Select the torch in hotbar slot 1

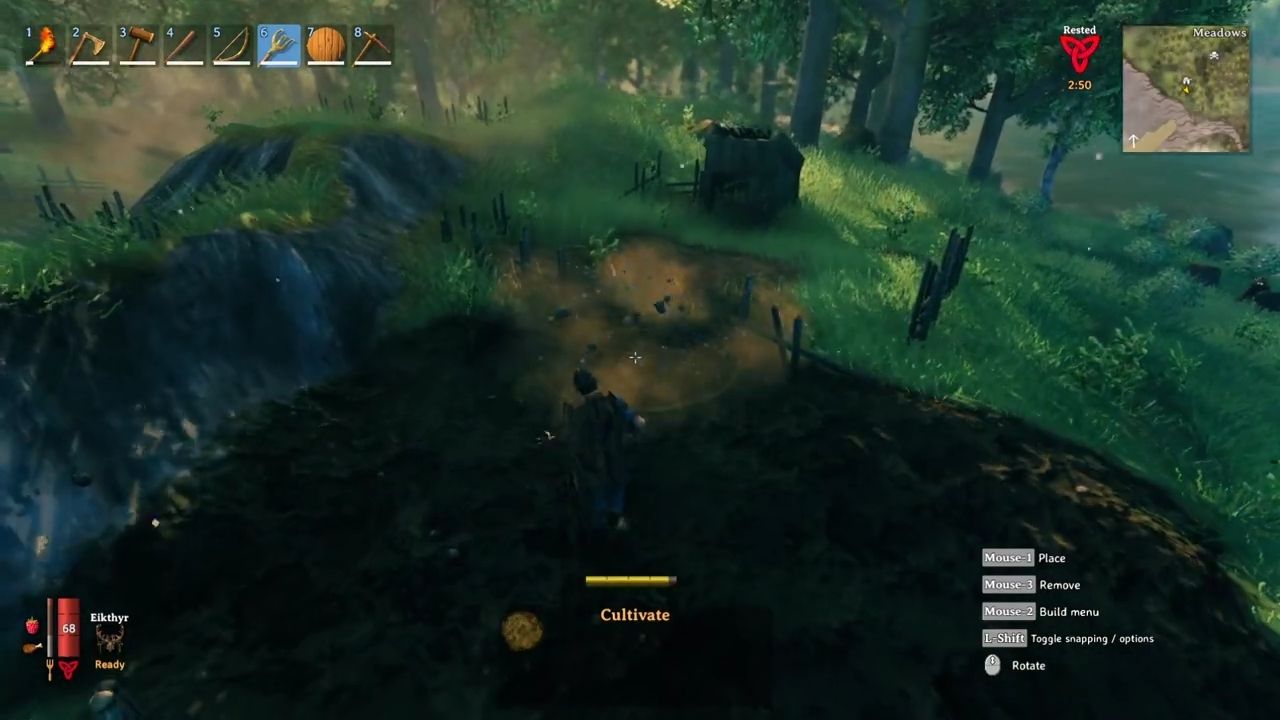(x=42, y=44)
